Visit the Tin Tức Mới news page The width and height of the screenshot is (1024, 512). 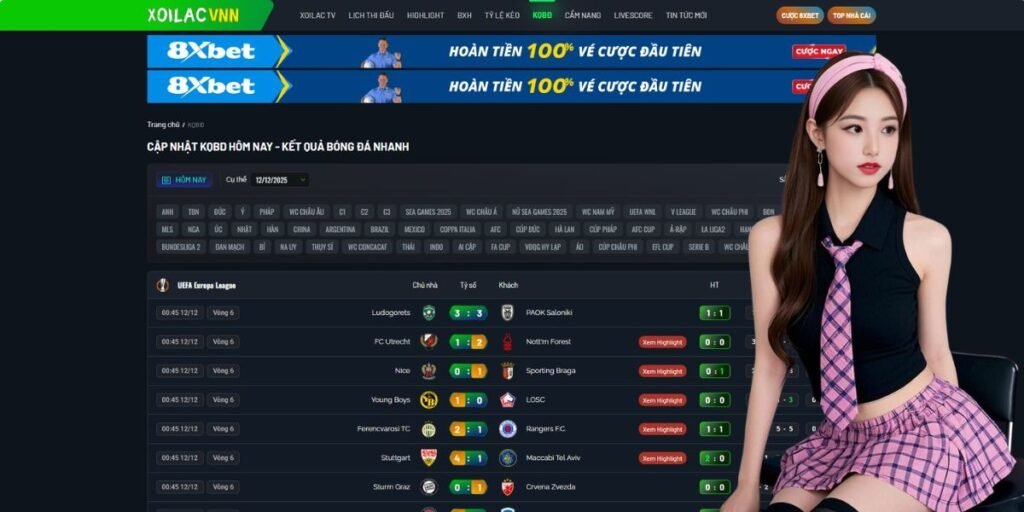[686, 16]
